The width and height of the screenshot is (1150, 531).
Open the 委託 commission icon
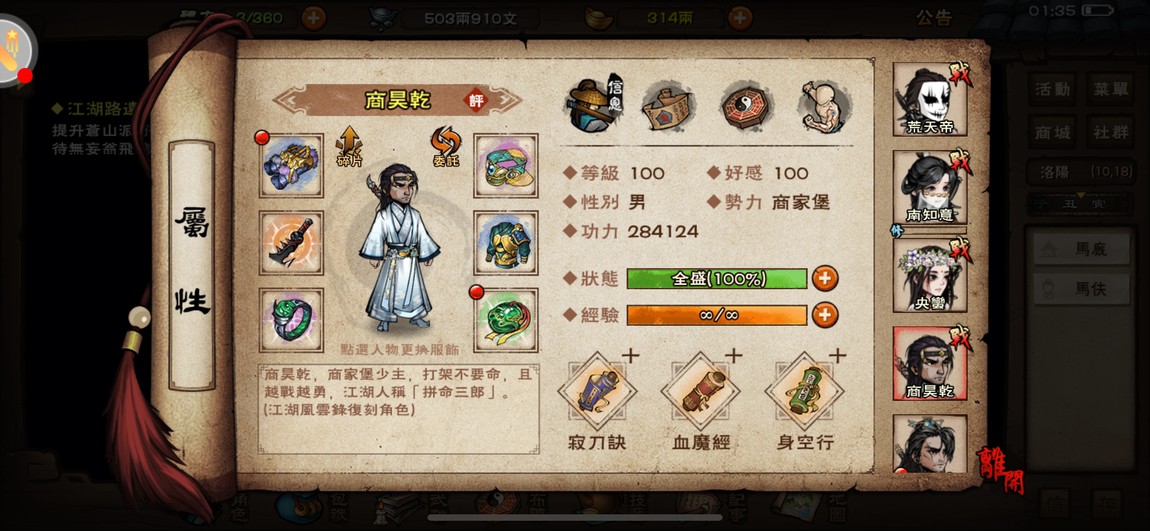pyautogui.click(x=445, y=146)
